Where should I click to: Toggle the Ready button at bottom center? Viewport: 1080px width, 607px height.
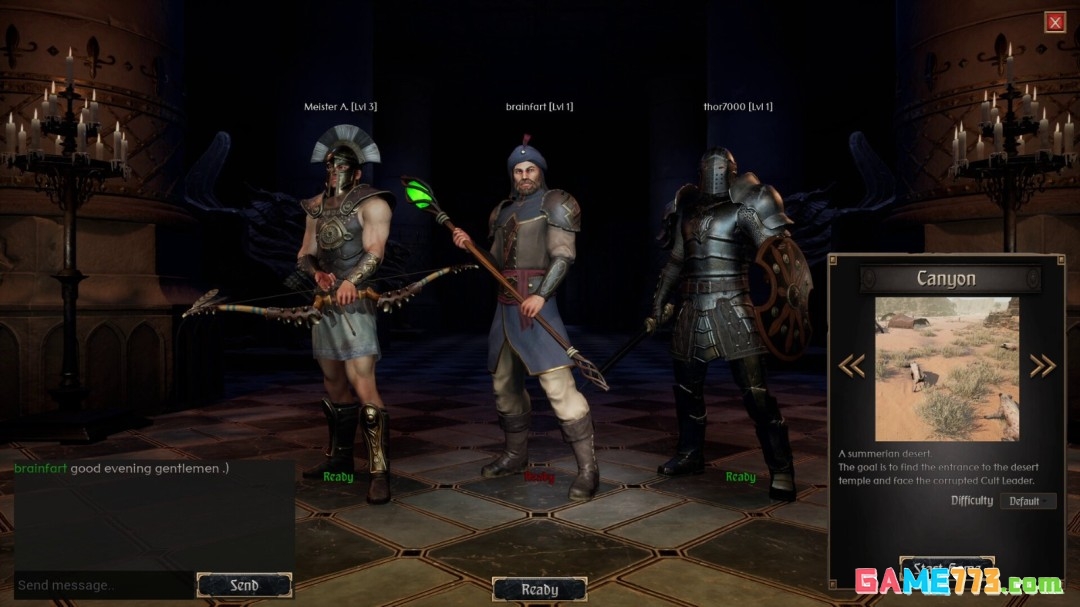539,589
